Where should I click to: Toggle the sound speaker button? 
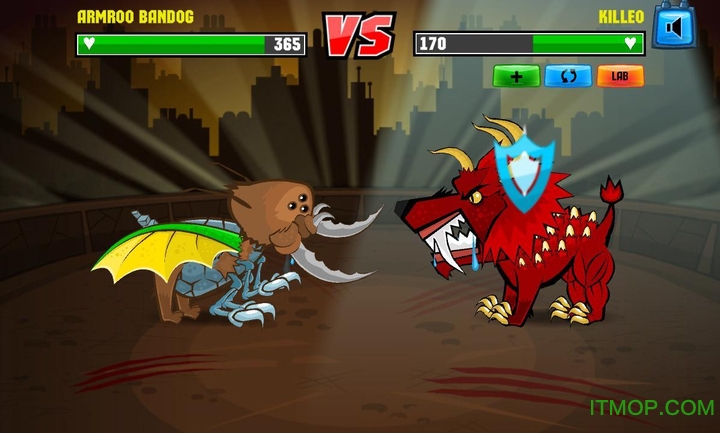pos(672,25)
